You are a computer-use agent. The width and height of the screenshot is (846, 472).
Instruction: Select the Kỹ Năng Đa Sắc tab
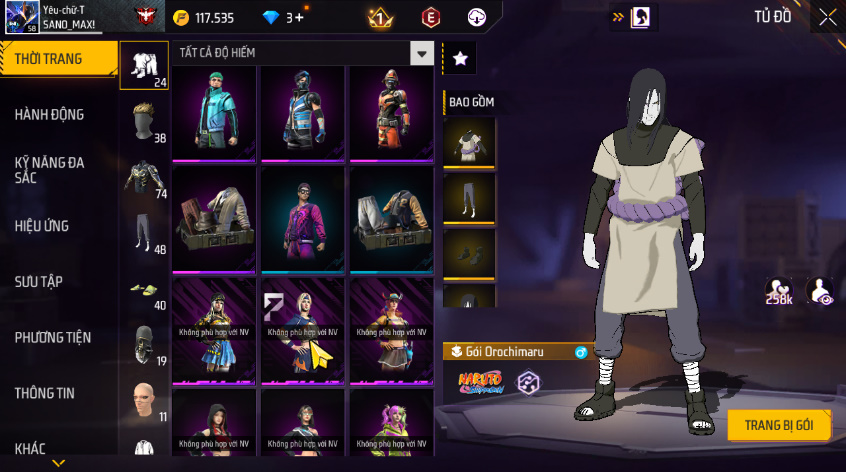tap(49, 169)
